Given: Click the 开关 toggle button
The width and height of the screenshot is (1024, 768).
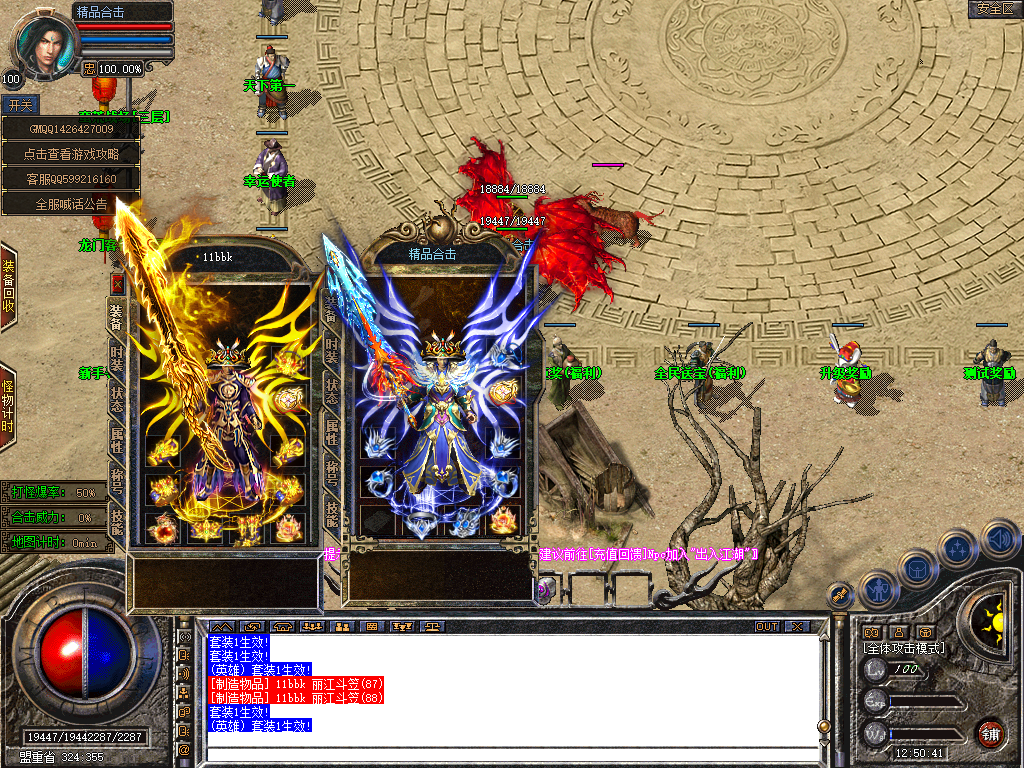Looking at the screenshot, I should 21,104.
